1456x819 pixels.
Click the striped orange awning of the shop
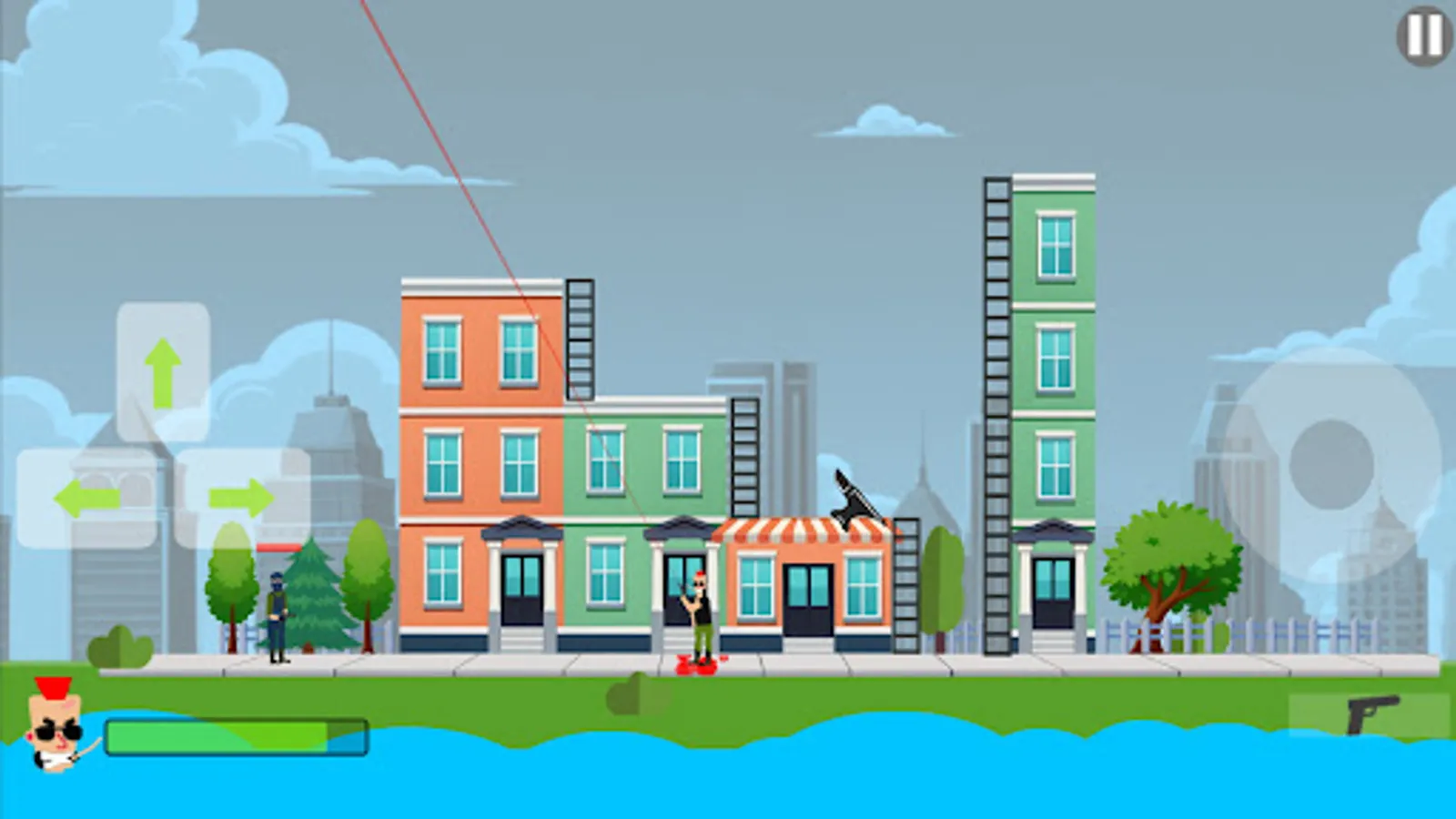coord(801,531)
